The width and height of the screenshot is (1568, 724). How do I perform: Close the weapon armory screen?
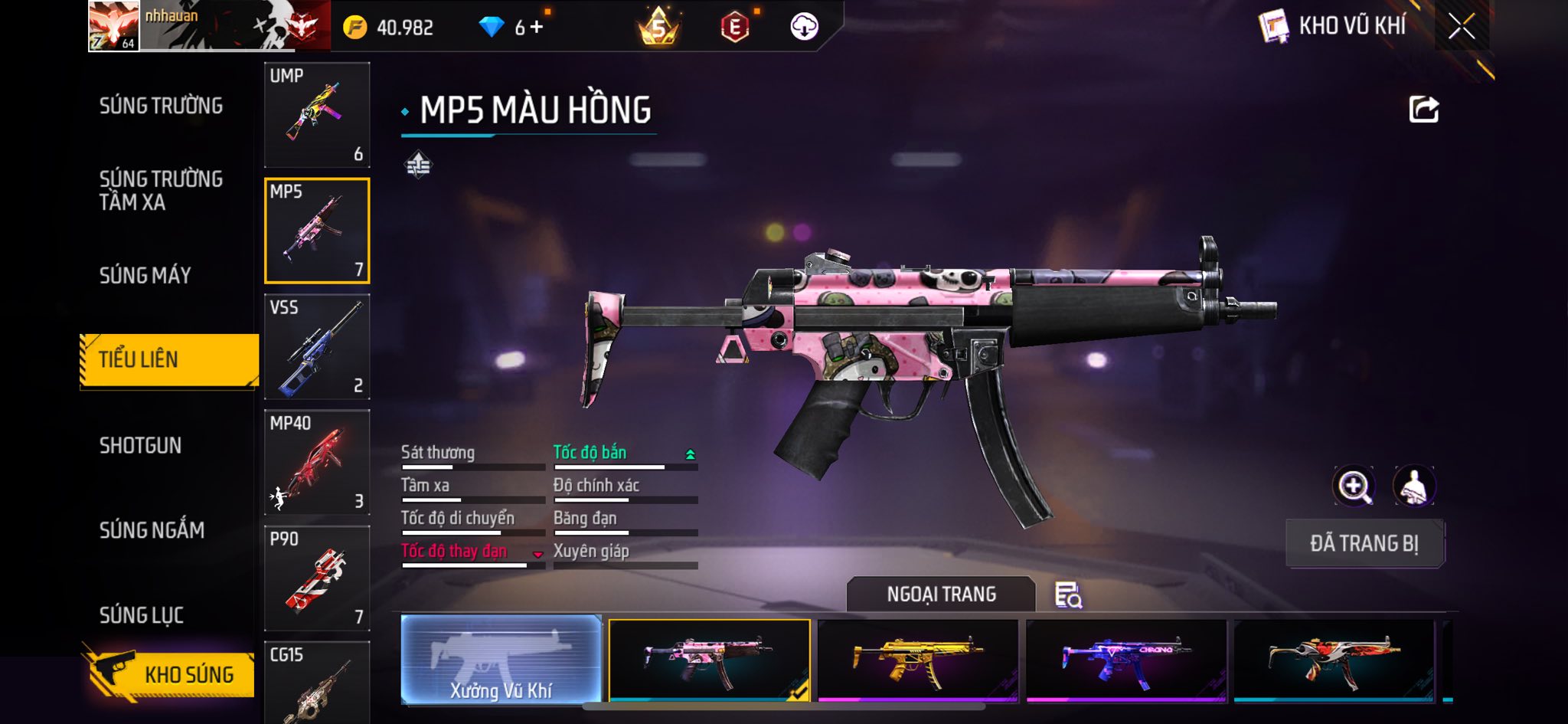coord(1461,27)
